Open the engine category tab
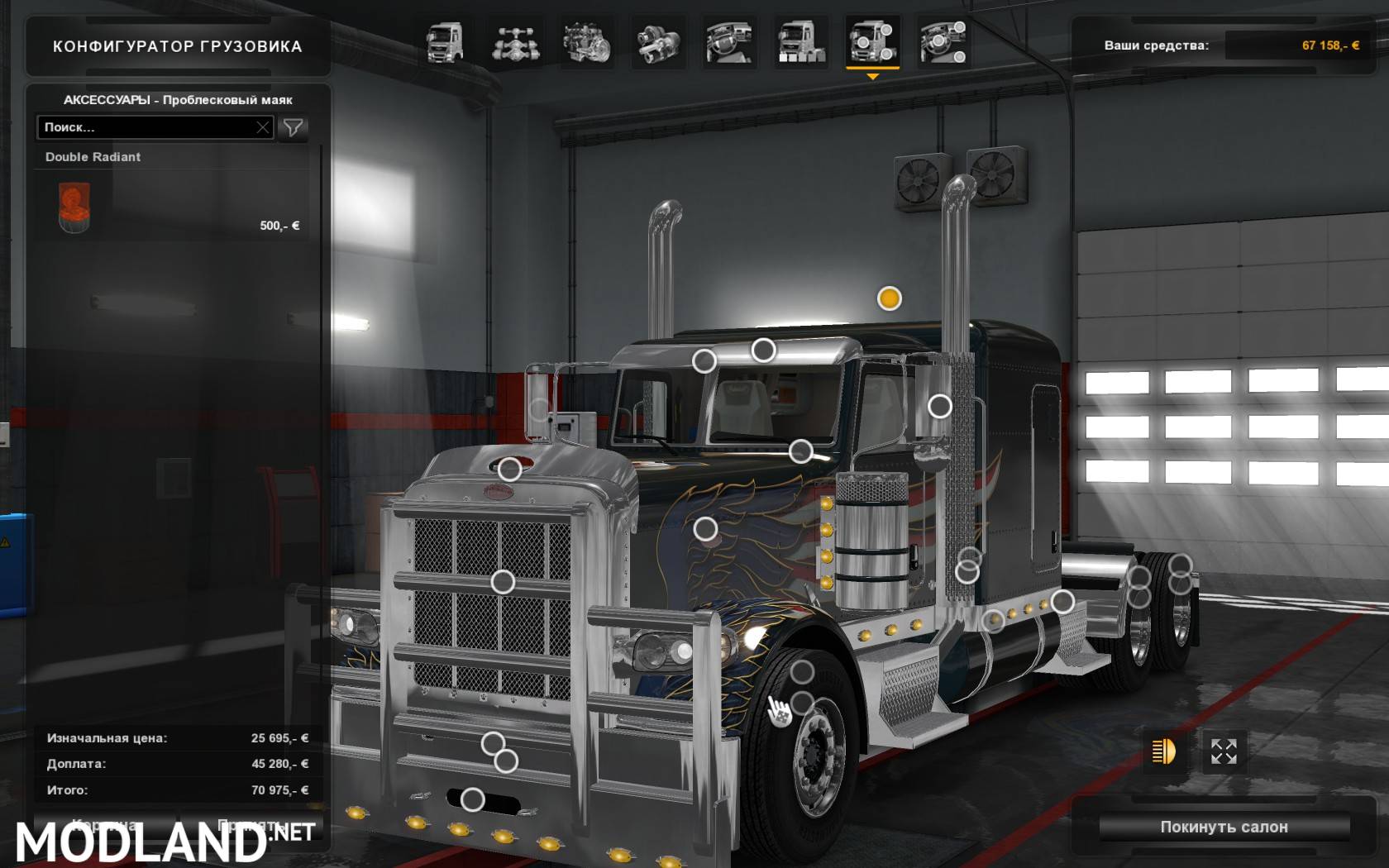The height and width of the screenshot is (868, 1389). point(587,43)
